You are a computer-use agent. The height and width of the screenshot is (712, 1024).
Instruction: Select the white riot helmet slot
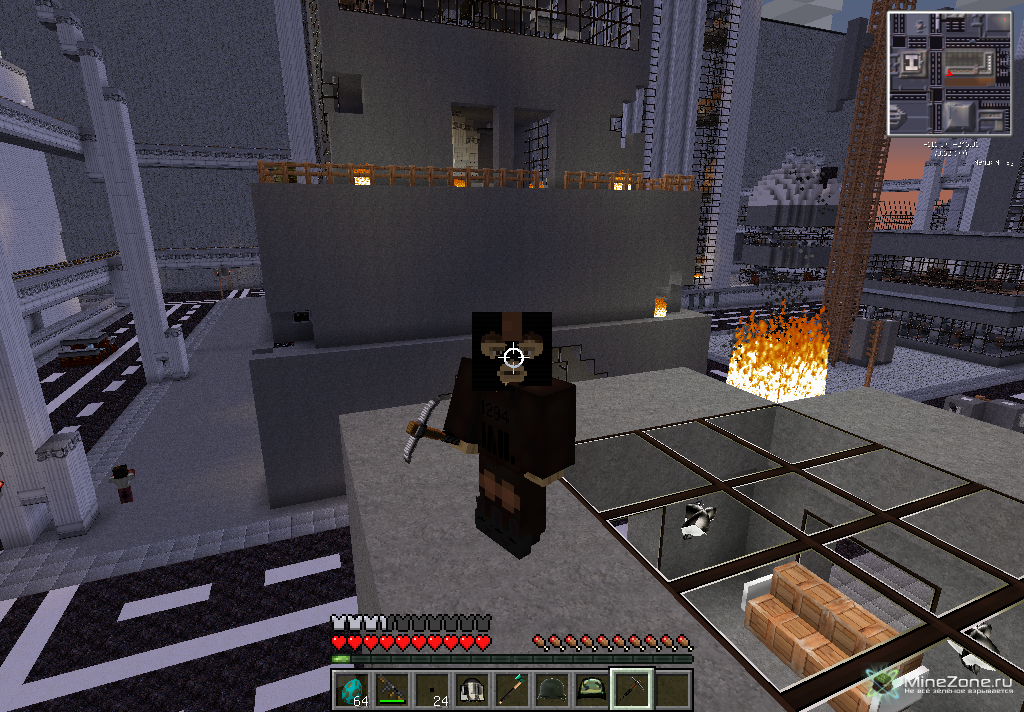[472, 689]
